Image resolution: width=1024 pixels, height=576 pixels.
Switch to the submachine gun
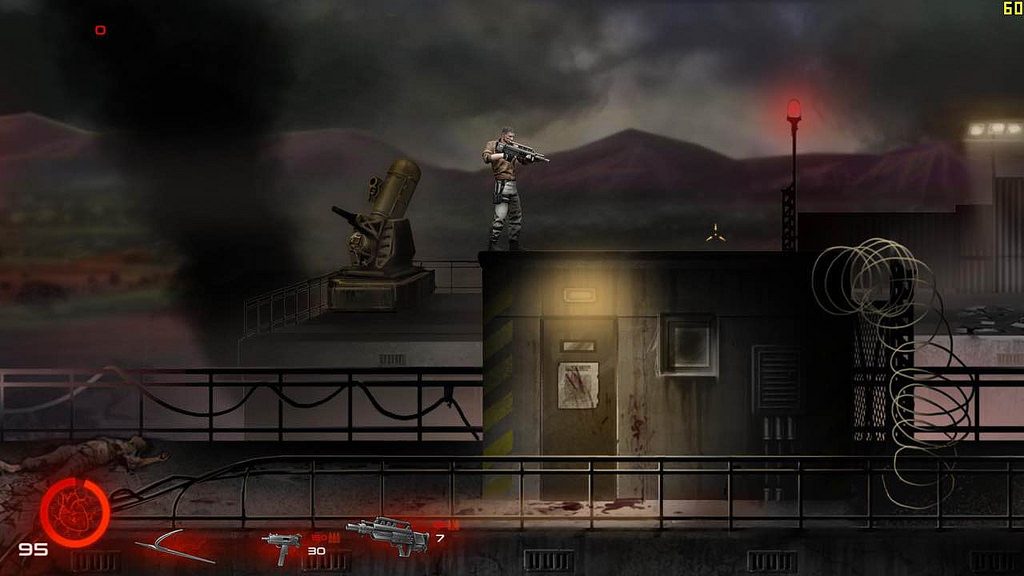point(281,547)
